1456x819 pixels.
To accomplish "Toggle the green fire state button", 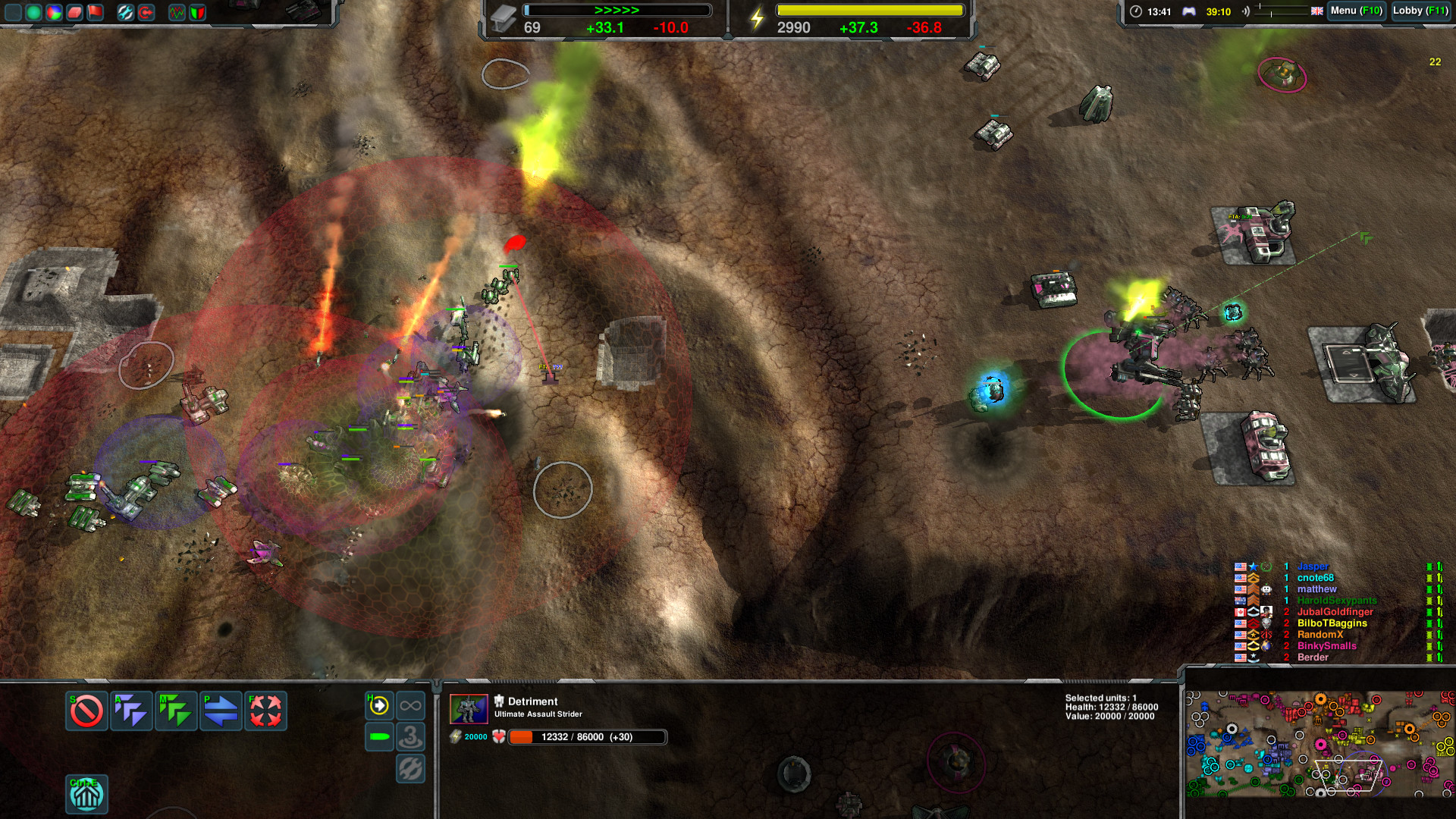I will tap(379, 737).
